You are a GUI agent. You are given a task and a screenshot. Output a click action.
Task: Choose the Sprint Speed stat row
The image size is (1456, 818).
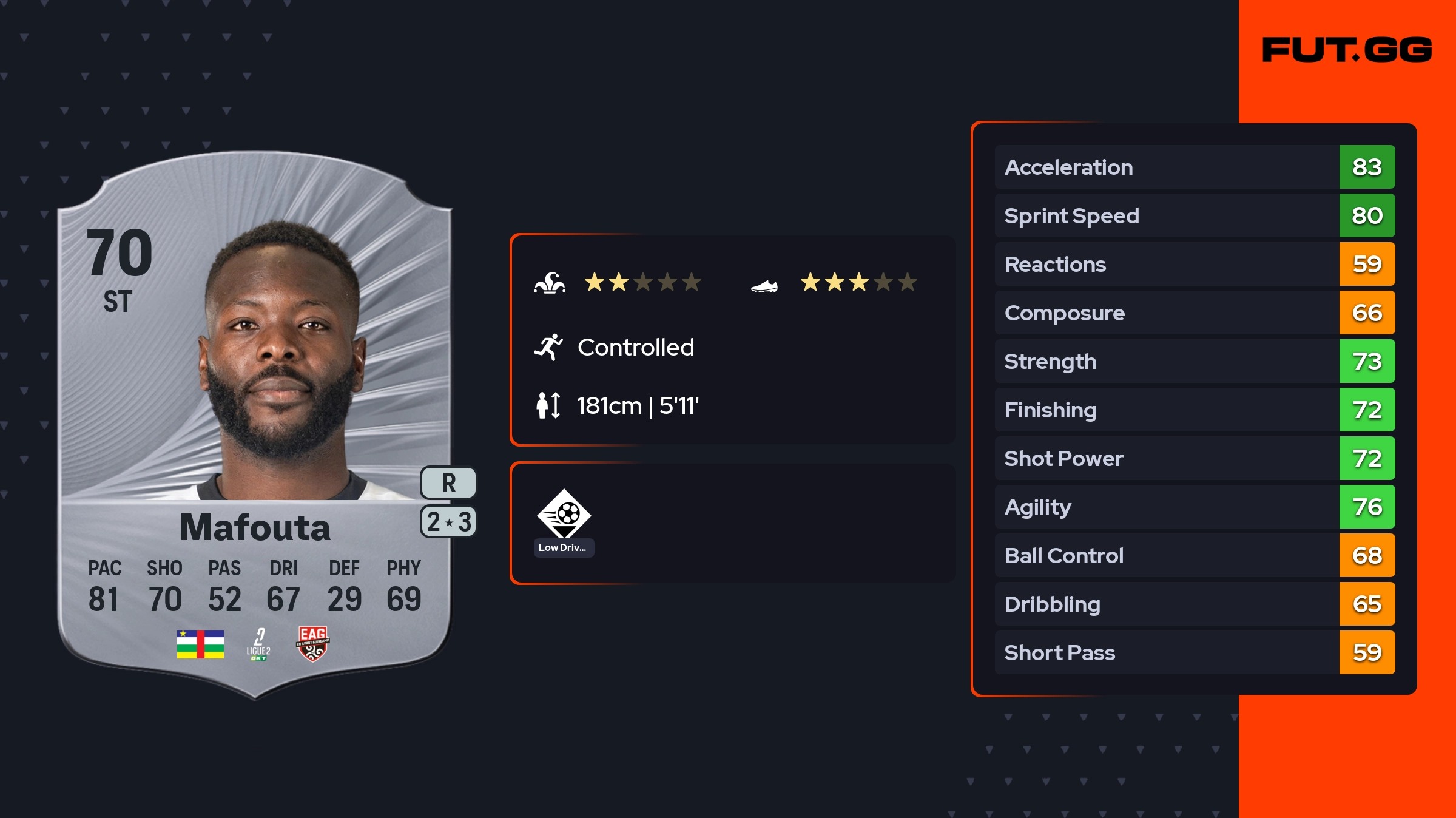pyautogui.click(x=1195, y=215)
